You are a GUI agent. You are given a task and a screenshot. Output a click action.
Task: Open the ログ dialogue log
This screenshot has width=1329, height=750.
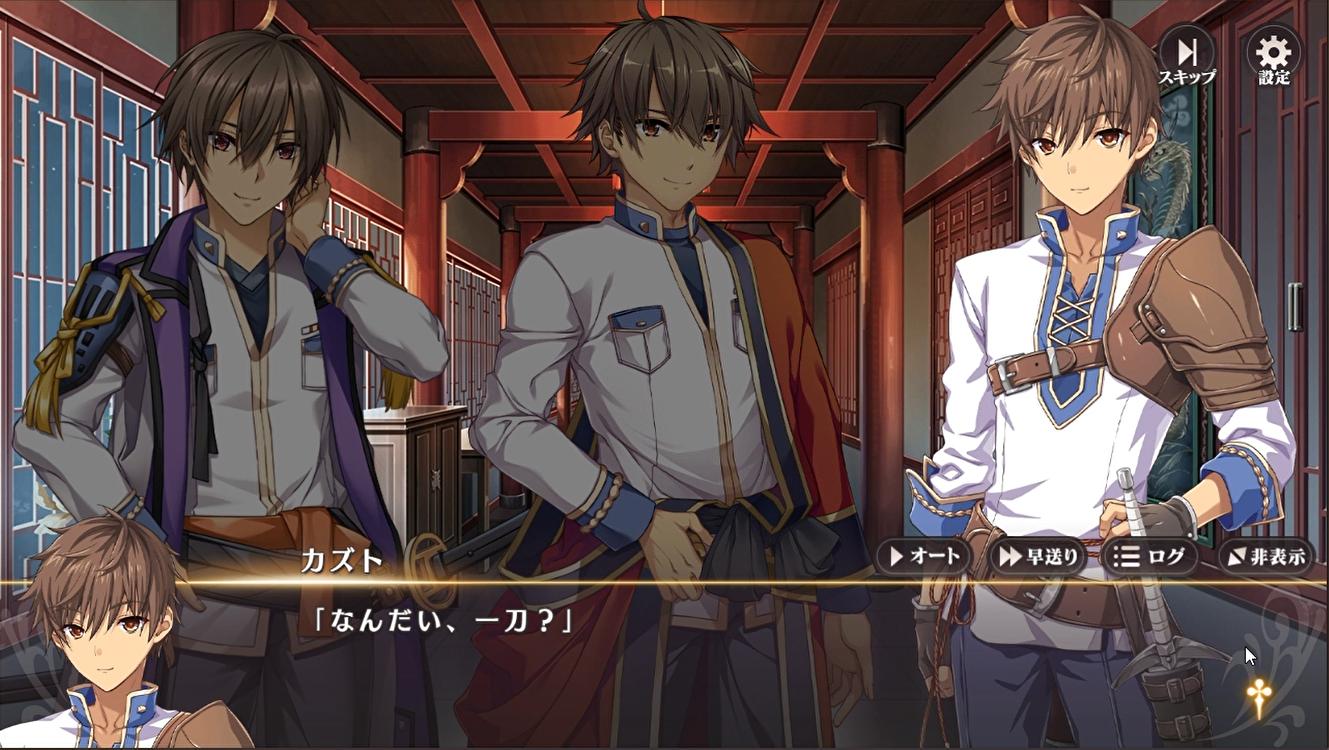(1150, 556)
